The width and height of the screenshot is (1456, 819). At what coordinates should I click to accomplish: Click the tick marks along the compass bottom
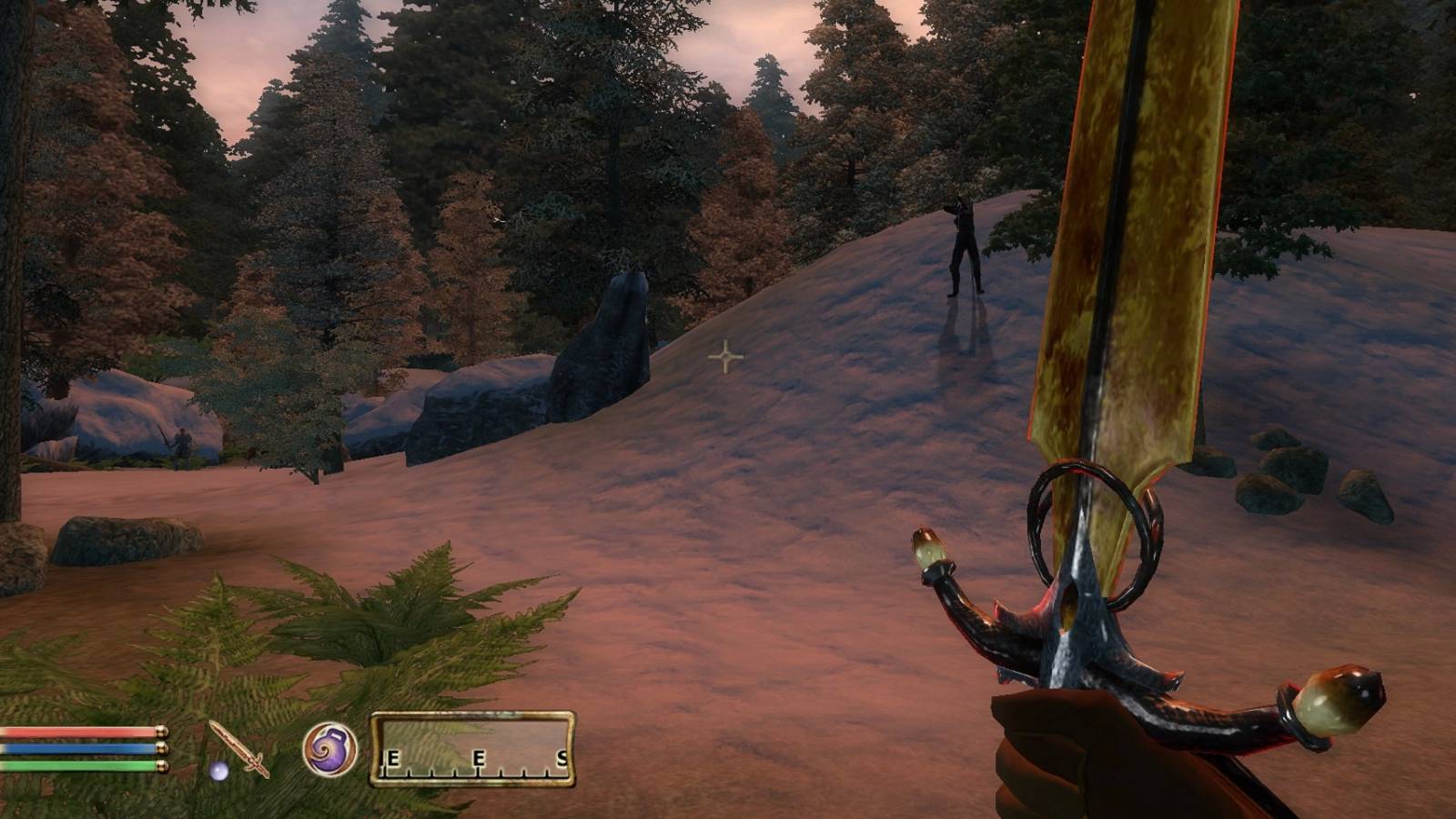pos(473,773)
